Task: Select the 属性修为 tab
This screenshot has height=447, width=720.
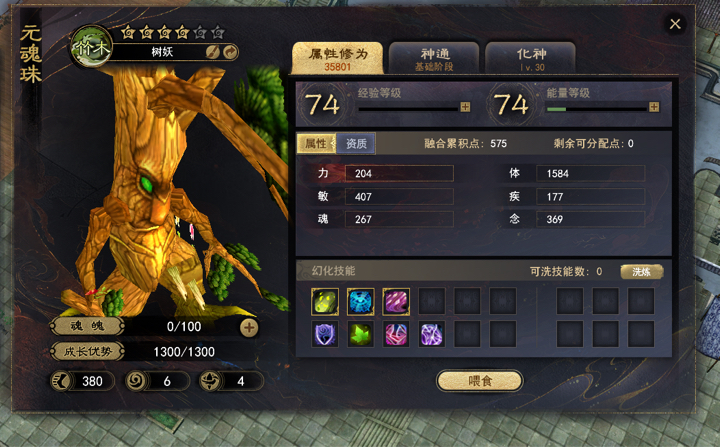Action: point(335,58)
